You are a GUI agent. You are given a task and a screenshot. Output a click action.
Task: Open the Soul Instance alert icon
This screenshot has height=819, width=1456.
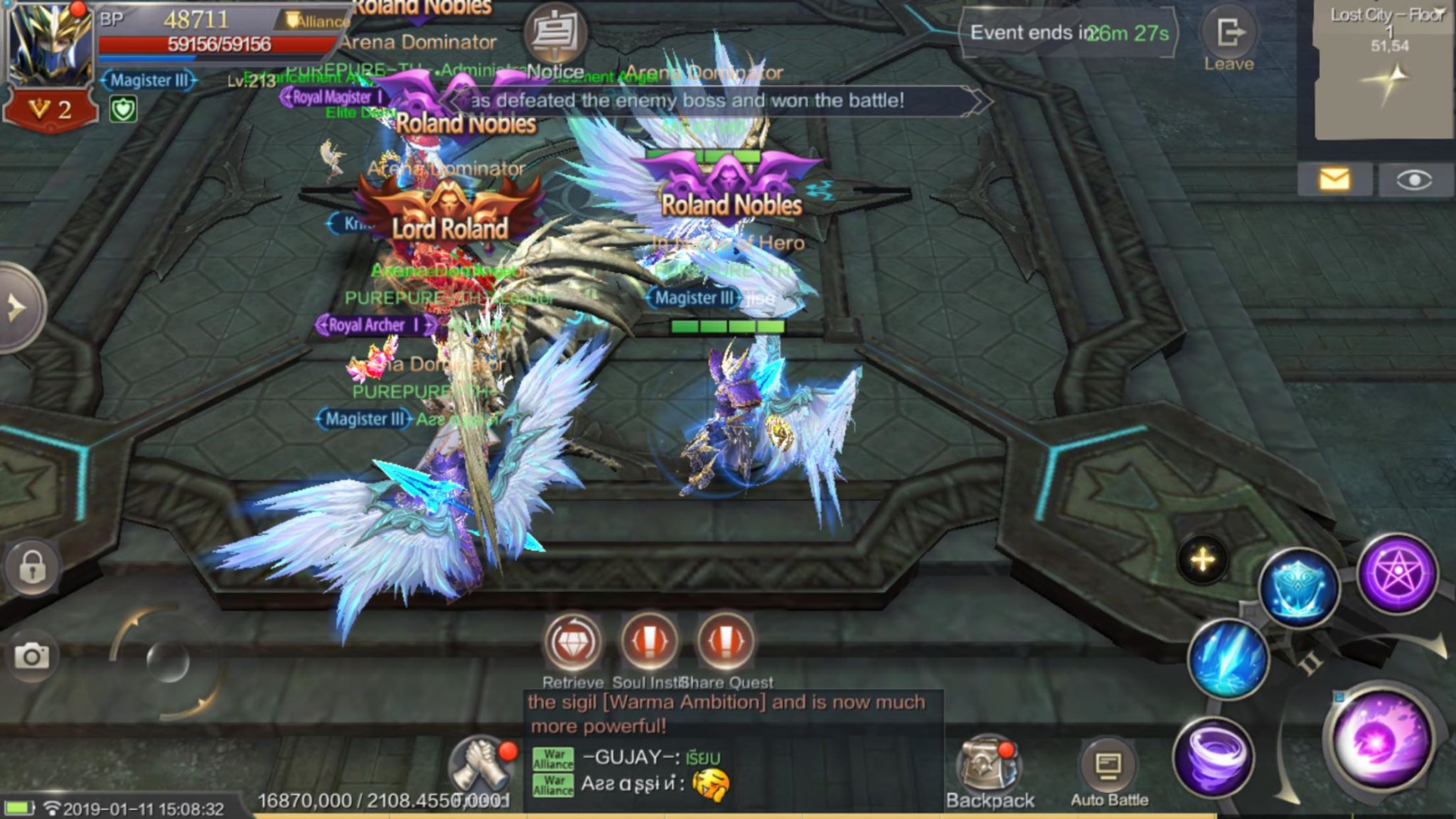point(649,642)
